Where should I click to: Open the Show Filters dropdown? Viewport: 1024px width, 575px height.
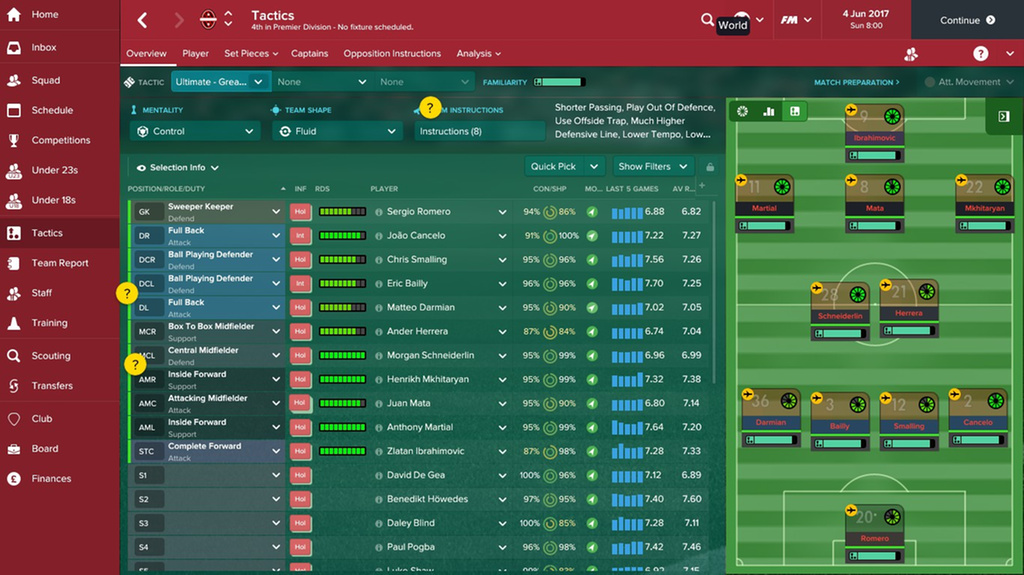[654, 167]
